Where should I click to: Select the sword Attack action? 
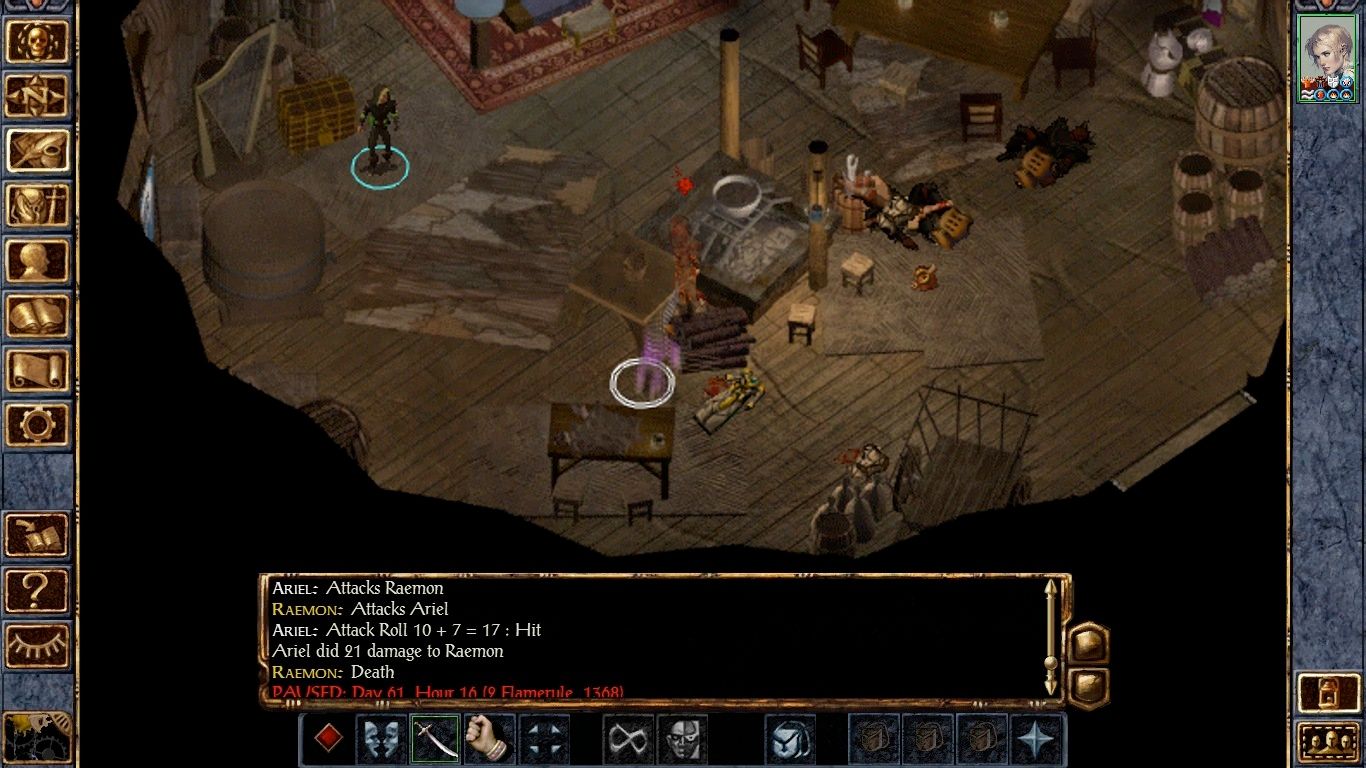click(434, 738)
